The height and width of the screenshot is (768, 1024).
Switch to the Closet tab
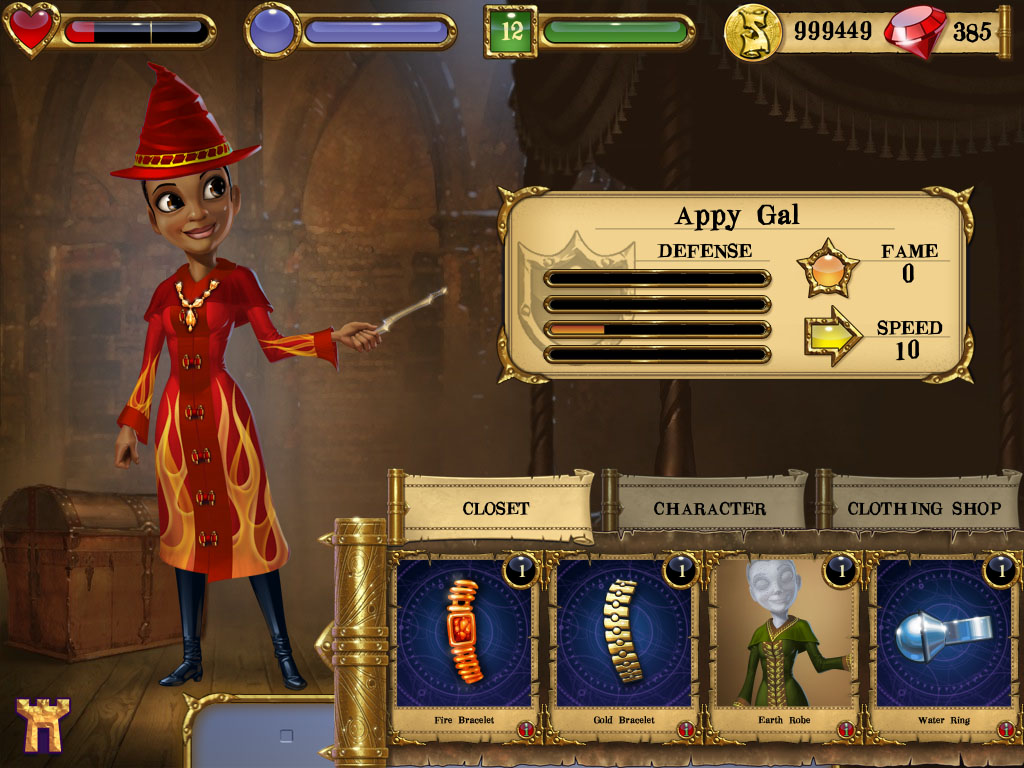[x=496, y=508]
